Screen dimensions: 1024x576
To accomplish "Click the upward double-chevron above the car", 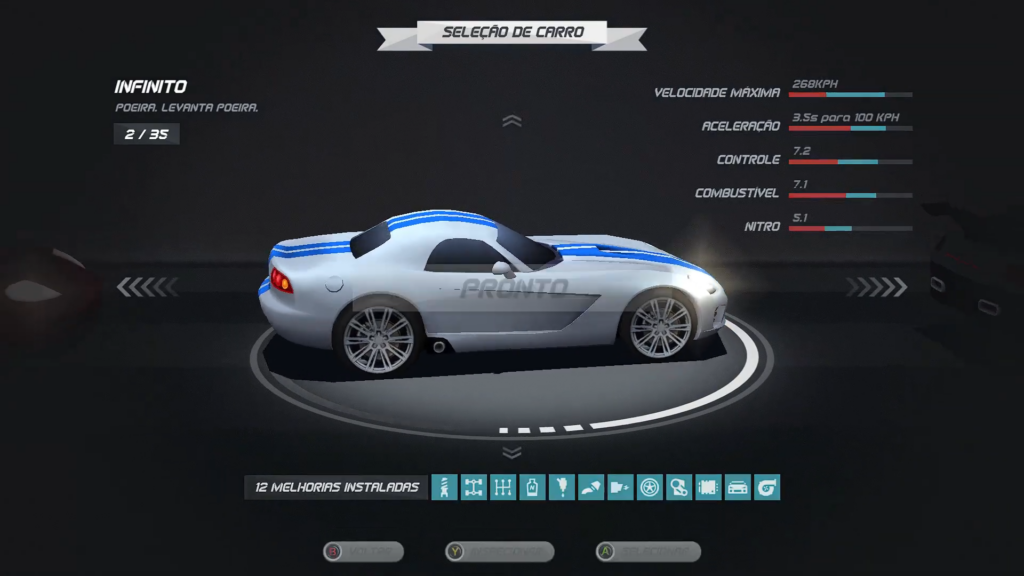I will pyautogui.click(x=512, y=121).
